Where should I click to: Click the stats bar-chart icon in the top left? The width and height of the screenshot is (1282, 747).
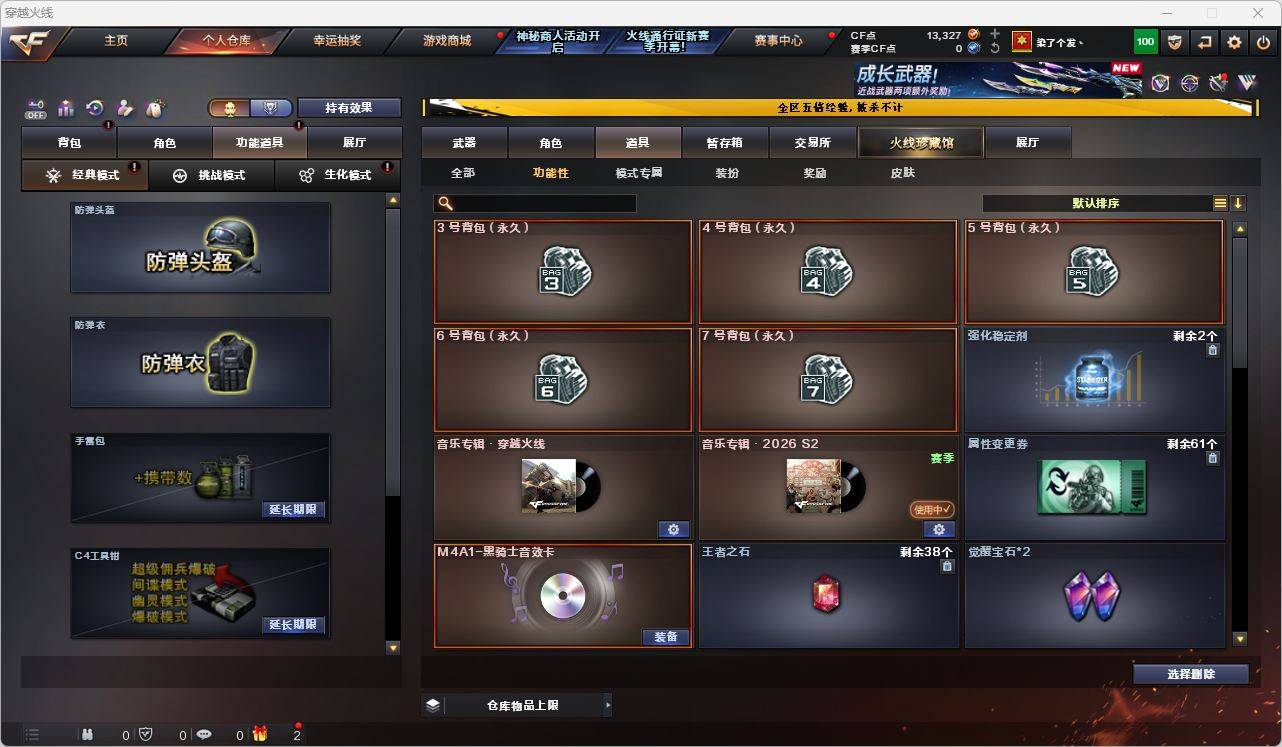[65, 108]
